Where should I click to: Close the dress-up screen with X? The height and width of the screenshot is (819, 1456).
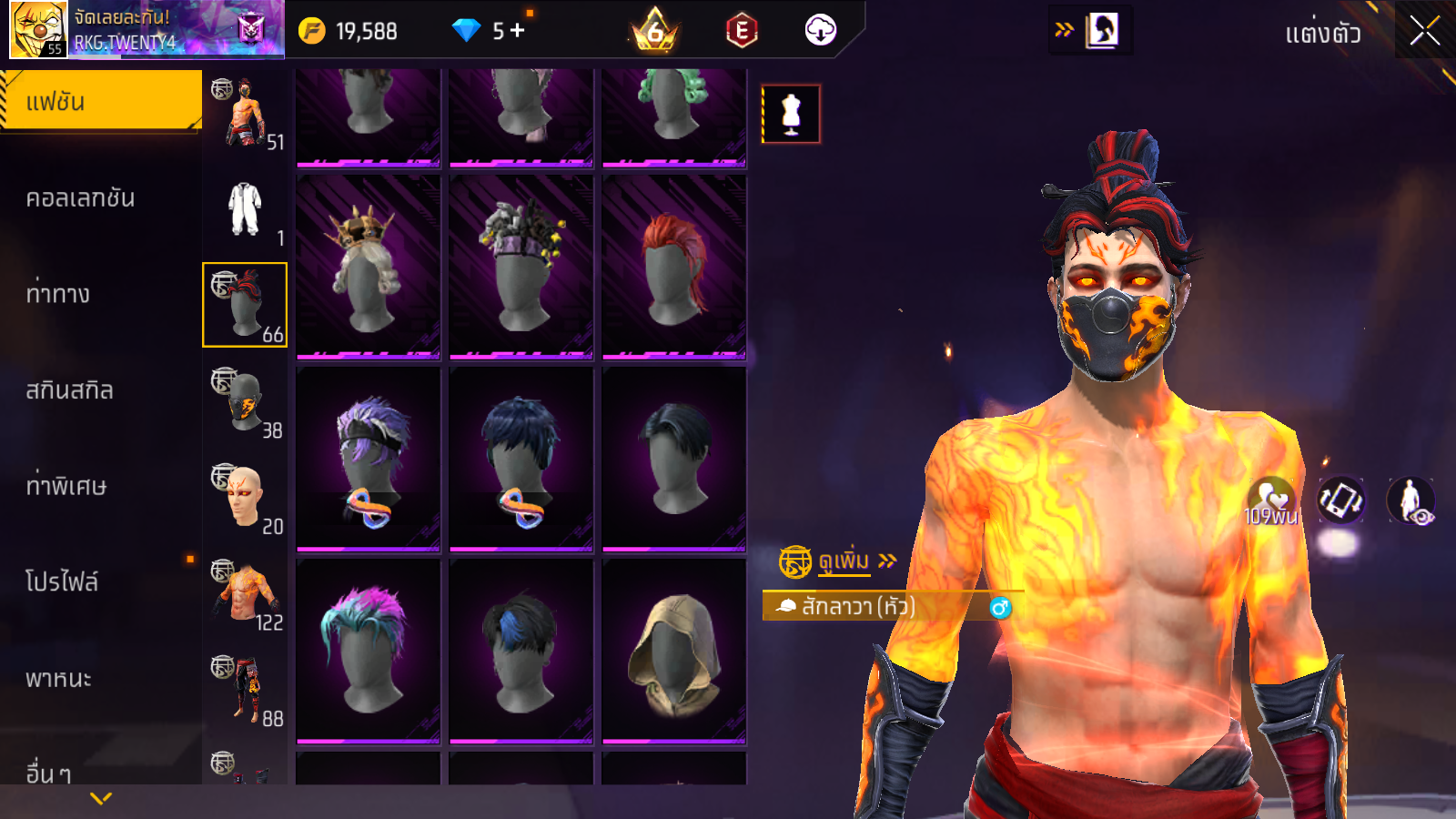click(1424, 31)
